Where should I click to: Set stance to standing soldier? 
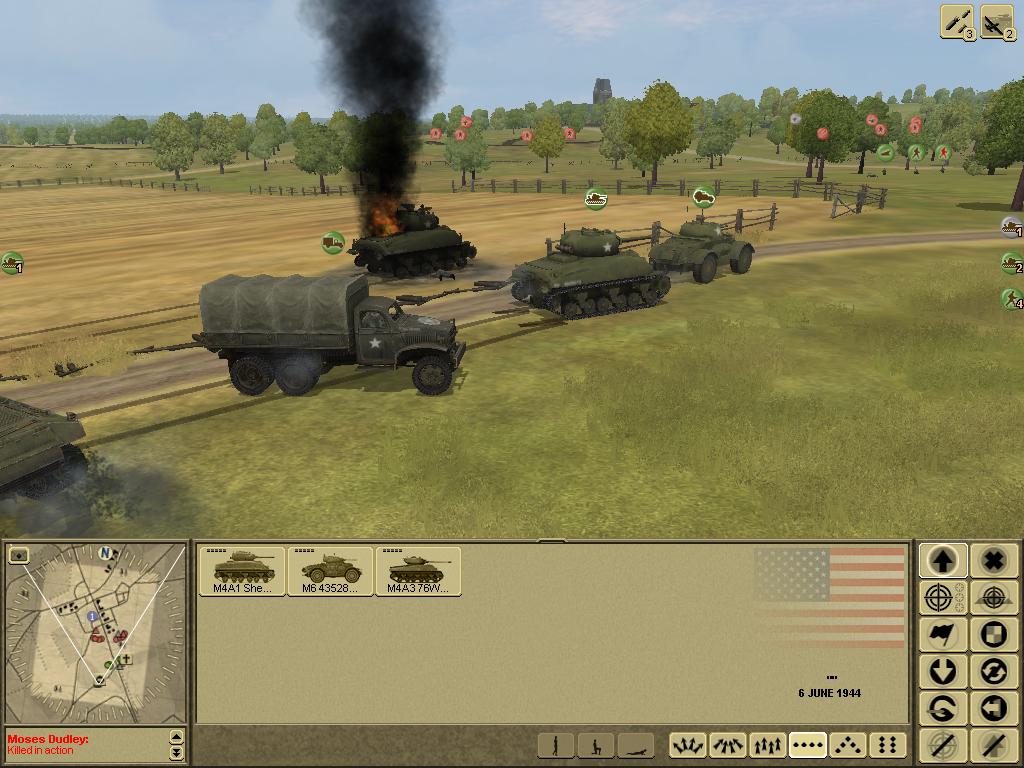tap(556, 745)
